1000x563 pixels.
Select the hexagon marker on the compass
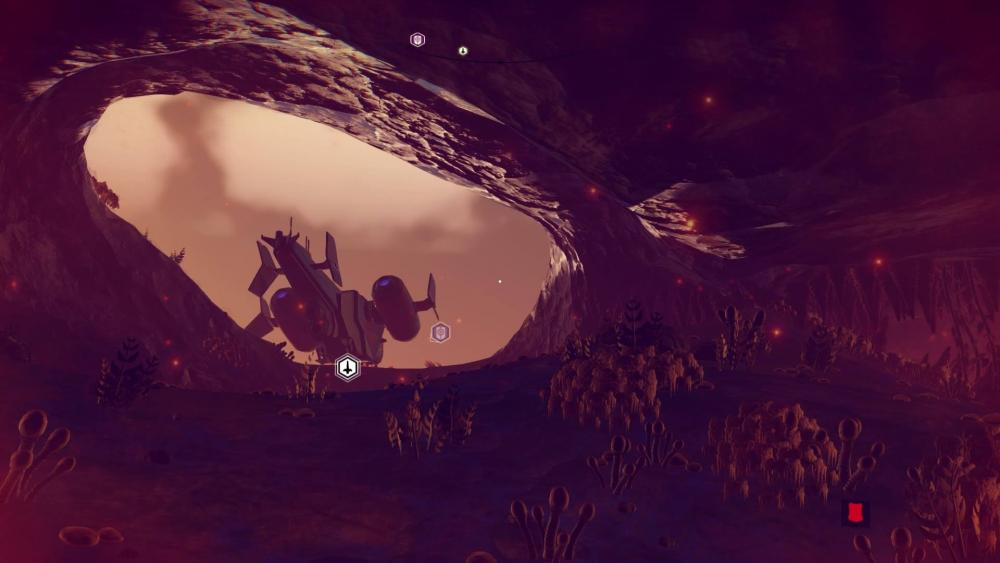coord(418,40)
